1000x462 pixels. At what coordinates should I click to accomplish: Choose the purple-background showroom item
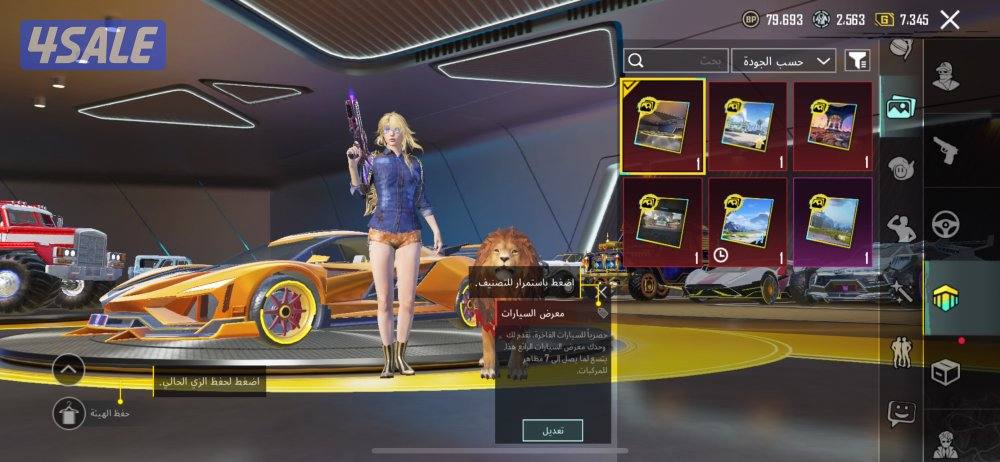click(x=832, y=223)
